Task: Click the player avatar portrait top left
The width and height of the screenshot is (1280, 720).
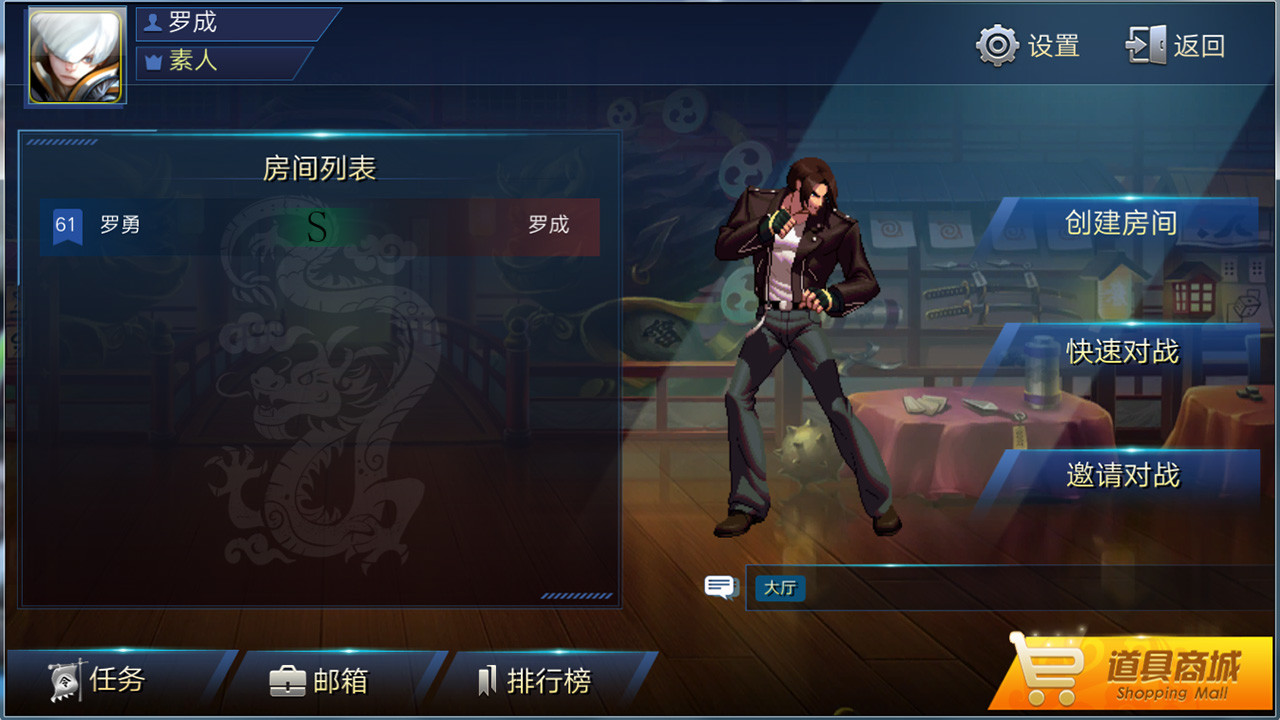Action: [x=77, y=52]
